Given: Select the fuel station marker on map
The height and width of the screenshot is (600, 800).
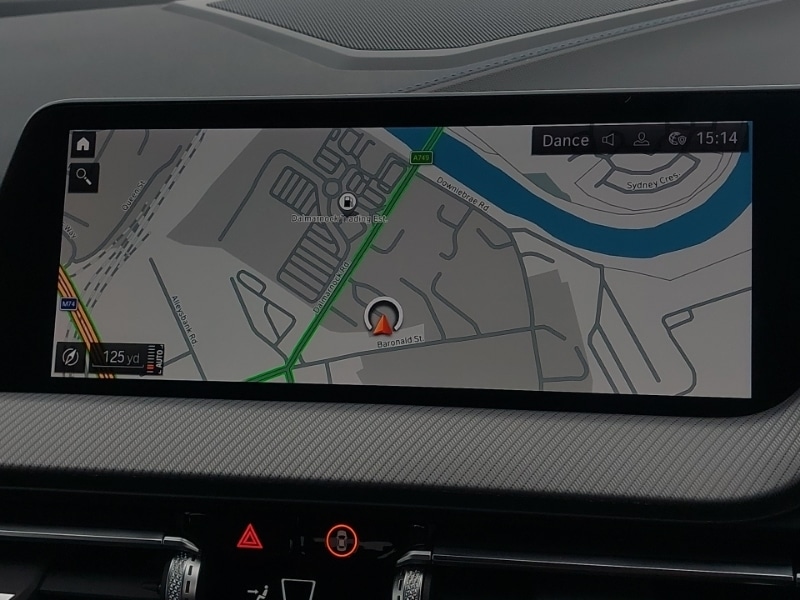Looking at the screenshot, I should (x=347, y=201).
